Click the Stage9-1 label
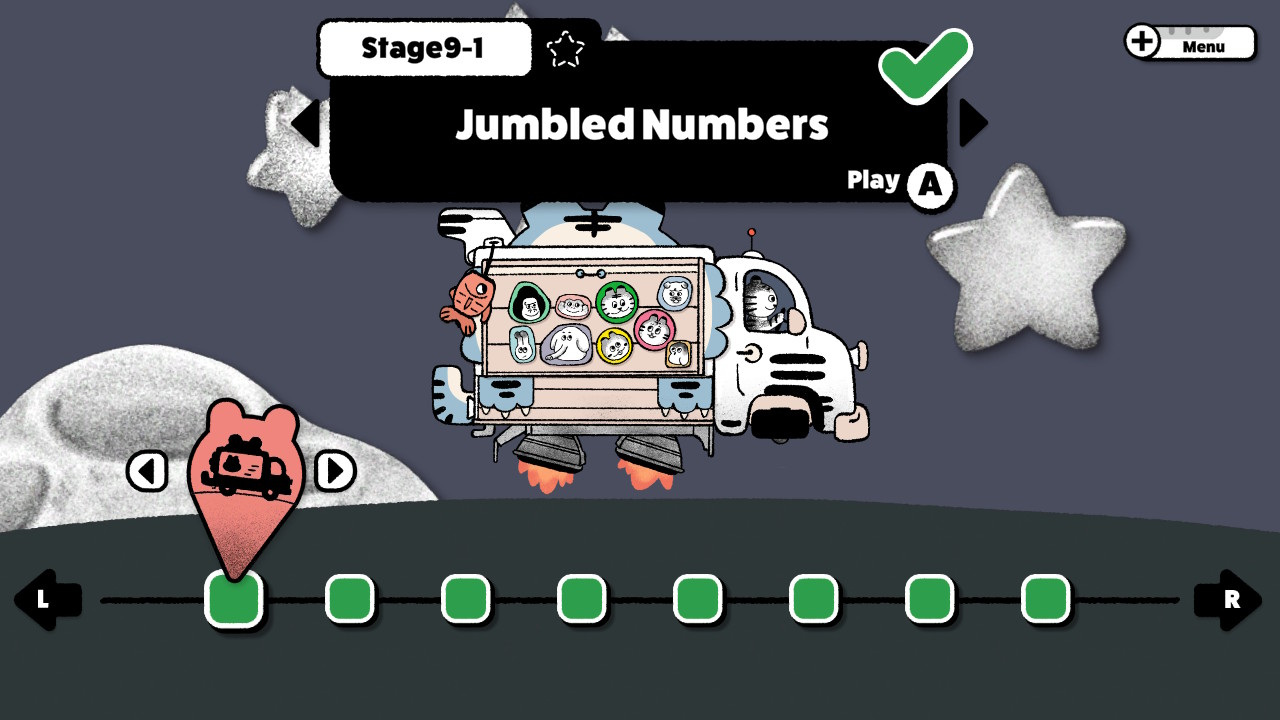The width and height of the screenshot is (1280, 720). (424, 48)
